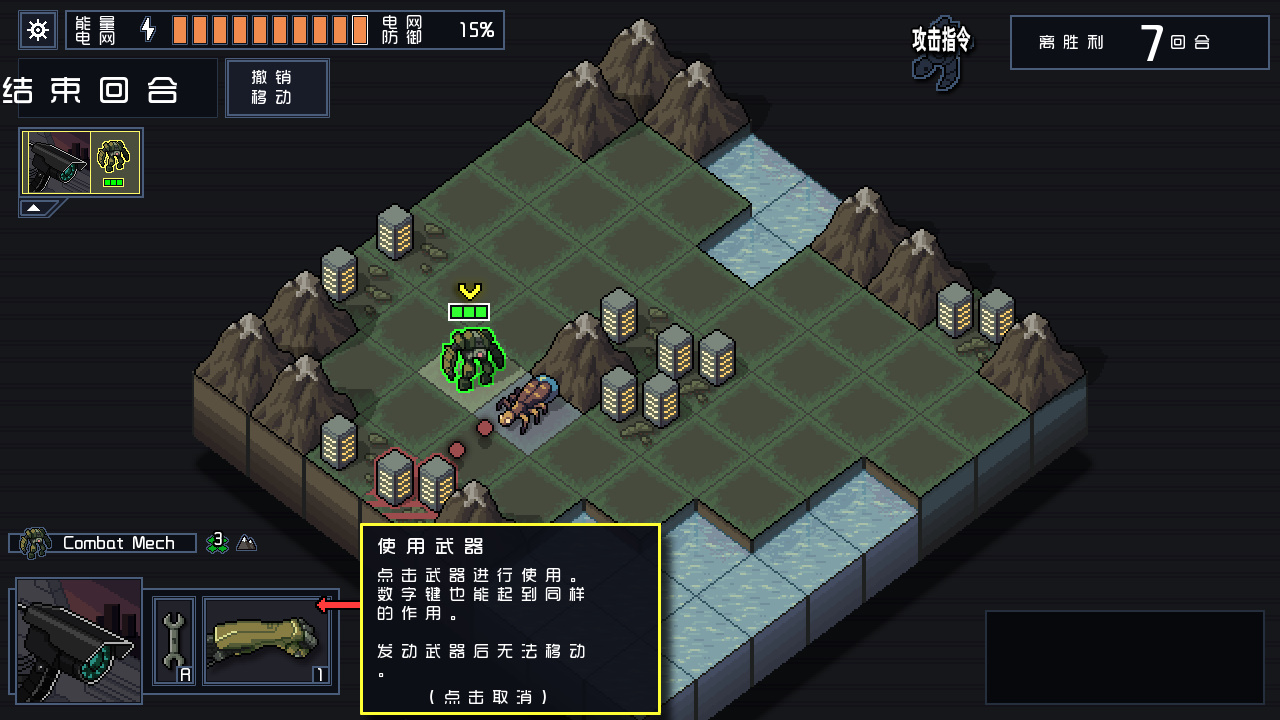1280x720 pixels.
Task: Select the Combat Mech unit card
Action: pos(82,162)
